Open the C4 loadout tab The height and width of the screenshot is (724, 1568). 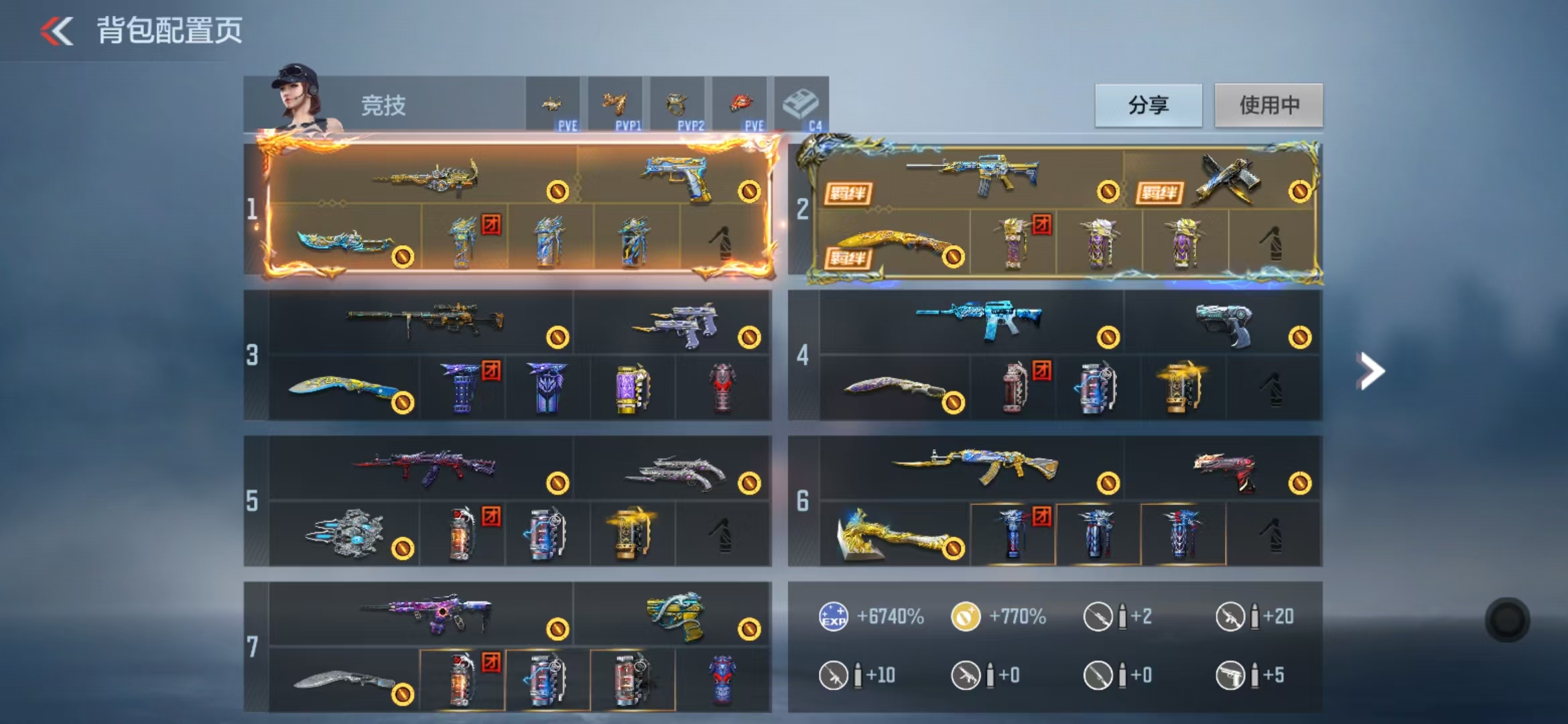[801, 105]
